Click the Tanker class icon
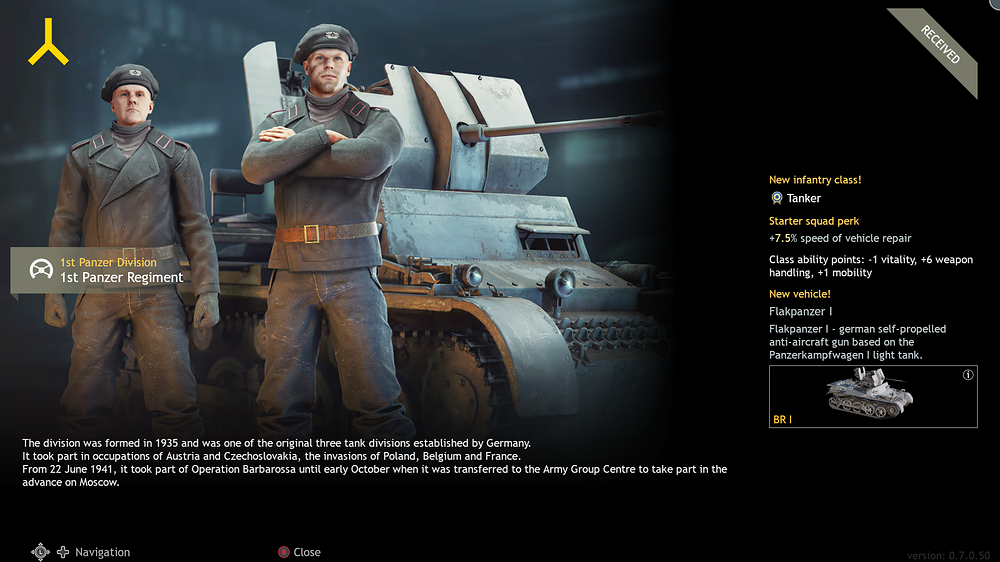This screenshot has height=562, width=1000. tap(776, 198)
